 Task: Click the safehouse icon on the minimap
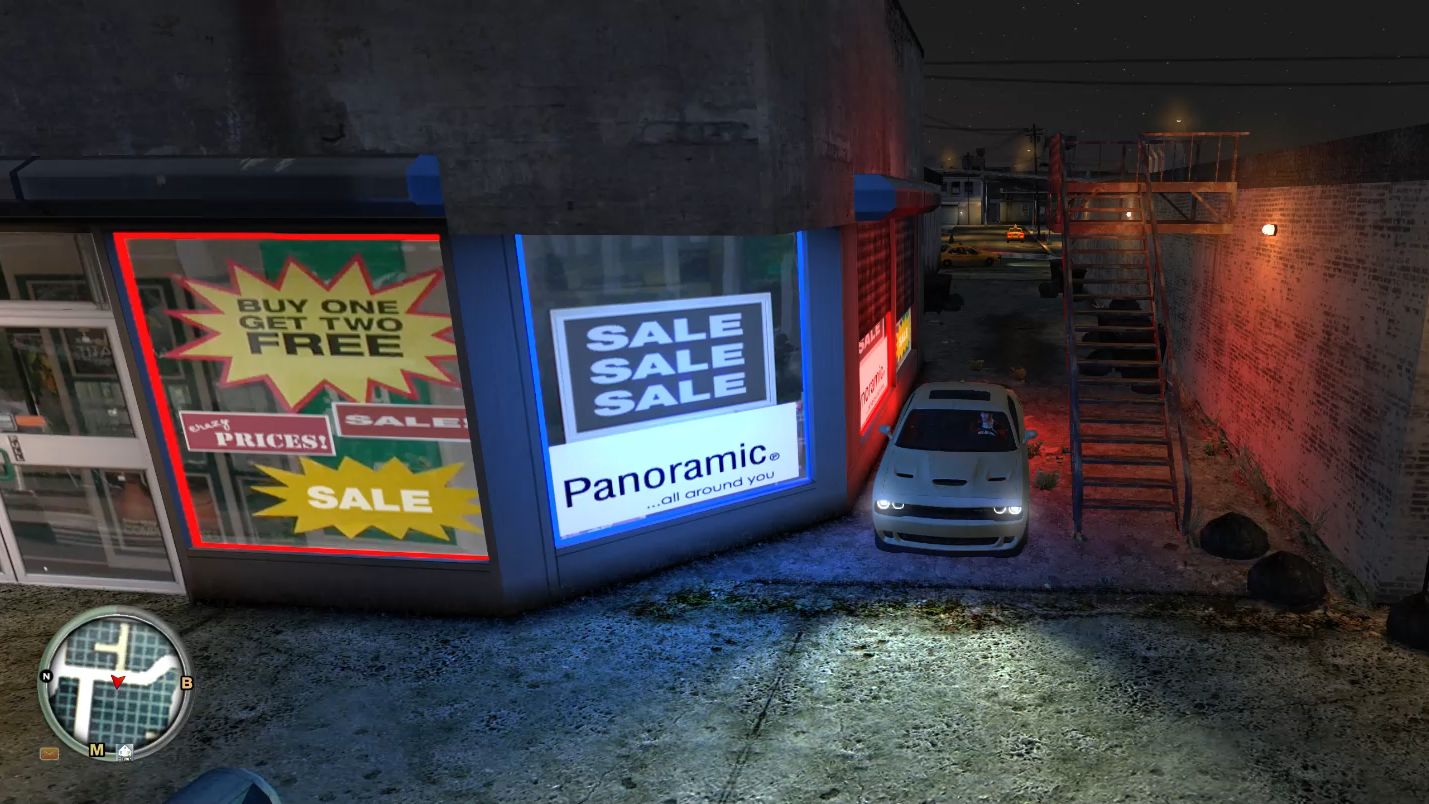coord(125,751)
